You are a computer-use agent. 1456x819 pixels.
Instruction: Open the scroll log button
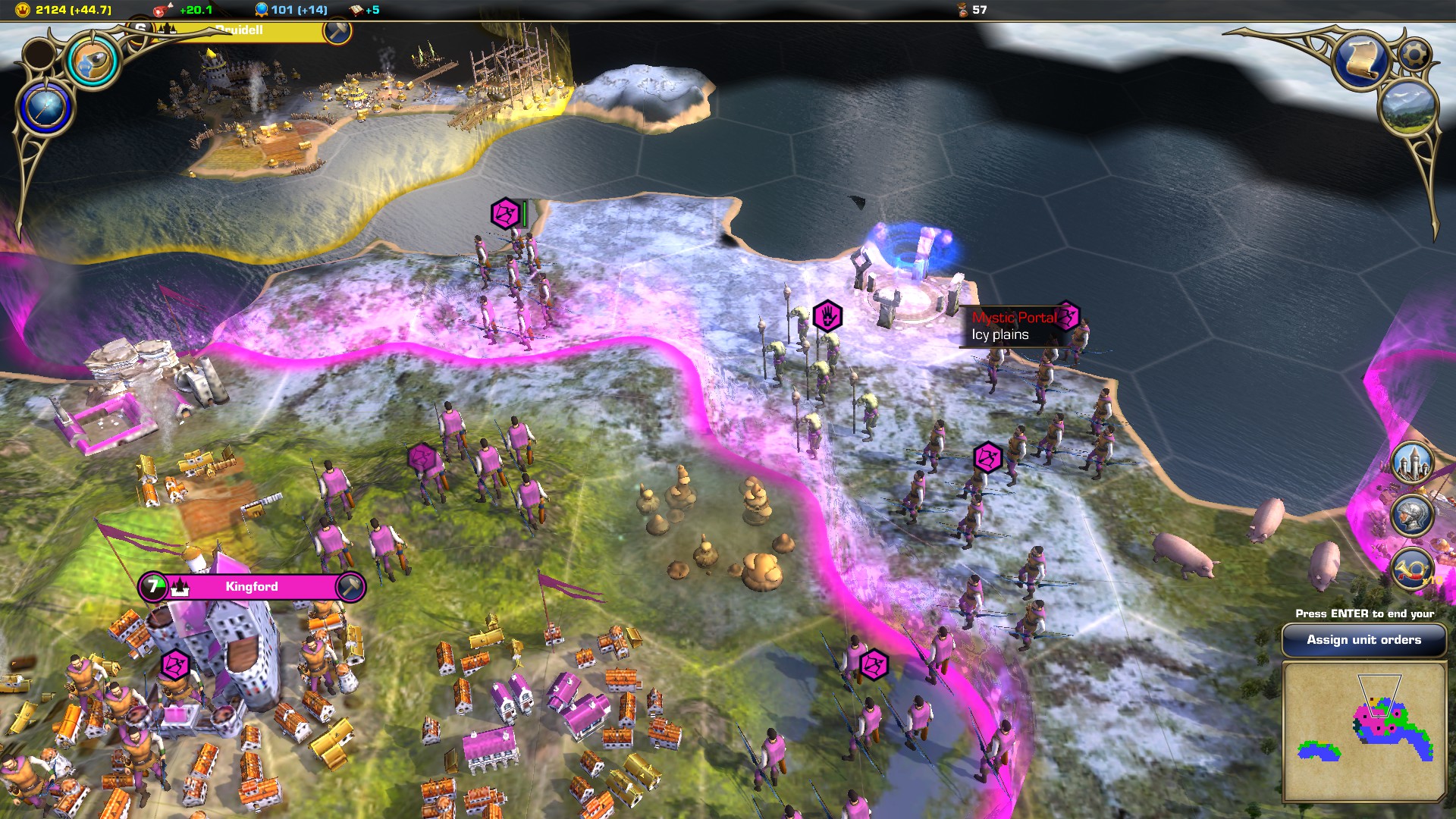click(x=1363, y=61)
